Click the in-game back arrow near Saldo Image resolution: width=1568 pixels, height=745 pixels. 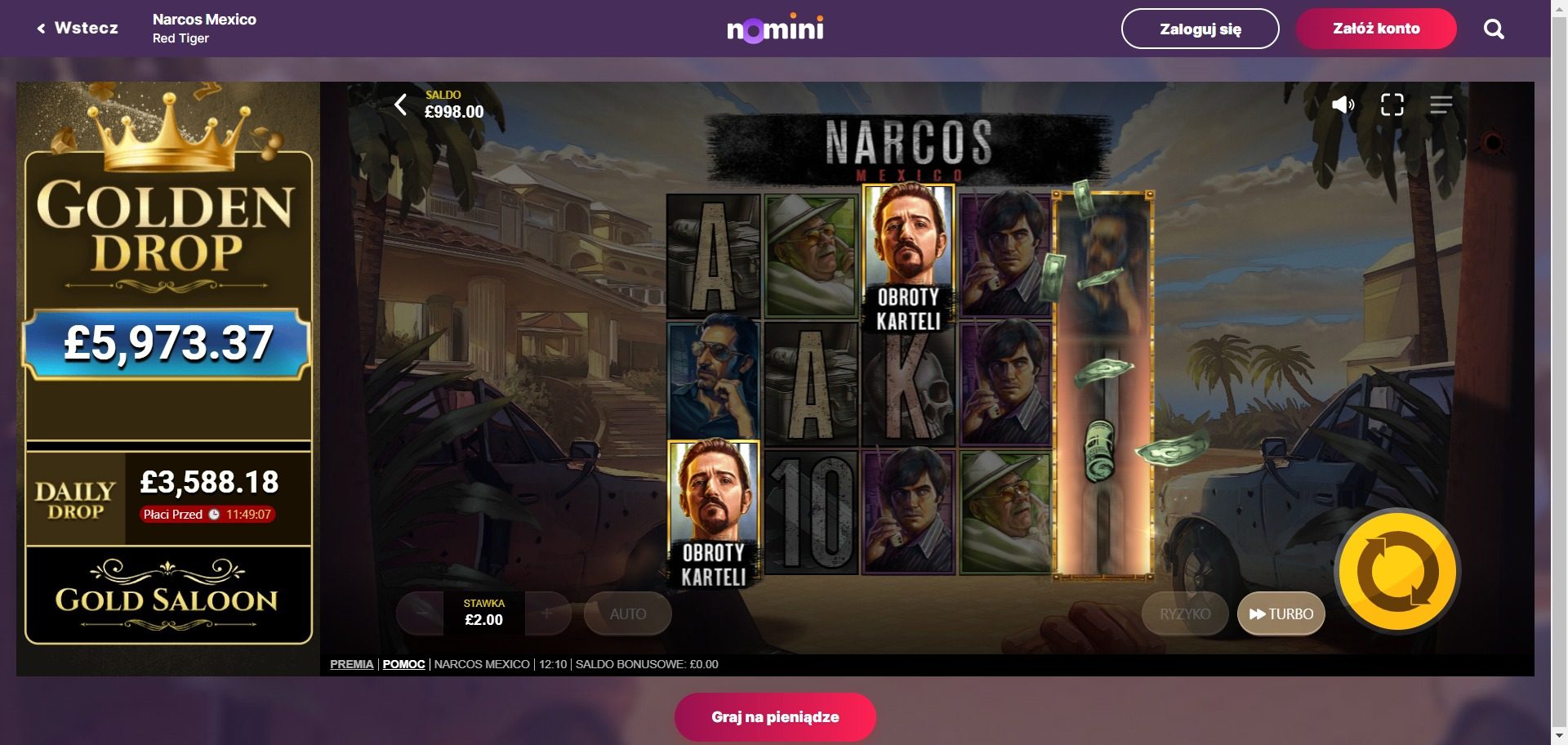(401, 105)
